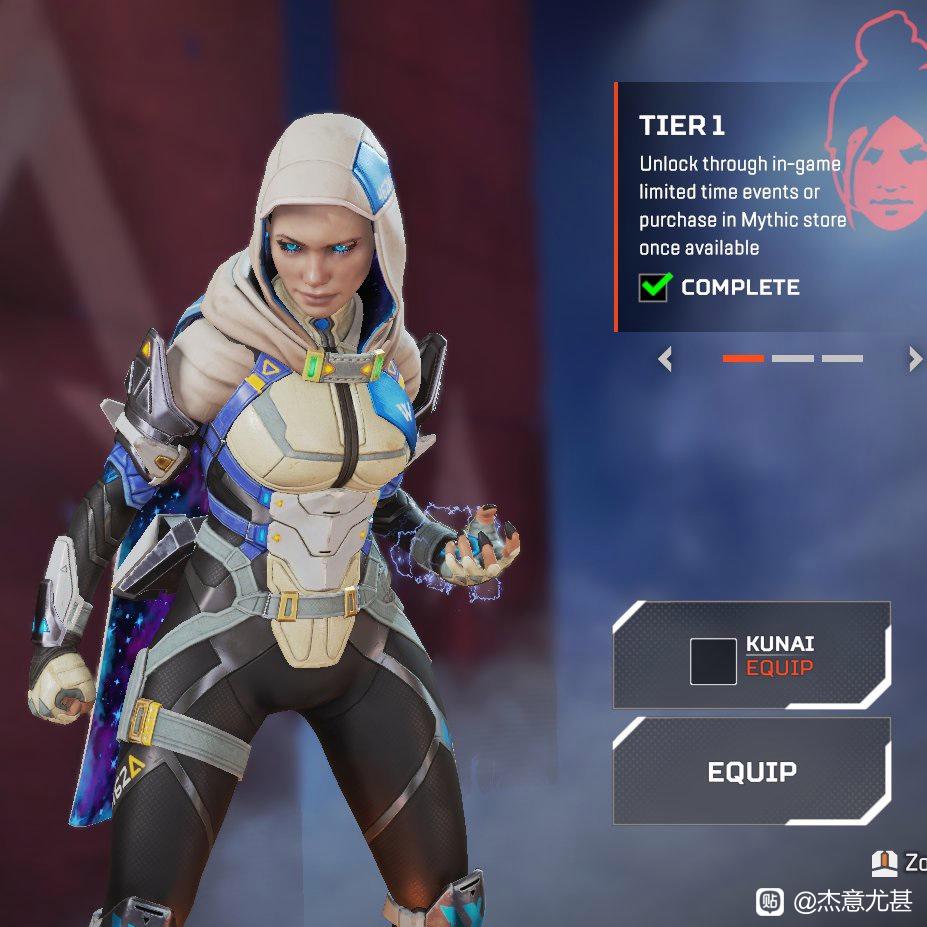Screen dimensions: 927x927
Task: Open the Tier 1 unlock info card
Action: click(740, 207)
